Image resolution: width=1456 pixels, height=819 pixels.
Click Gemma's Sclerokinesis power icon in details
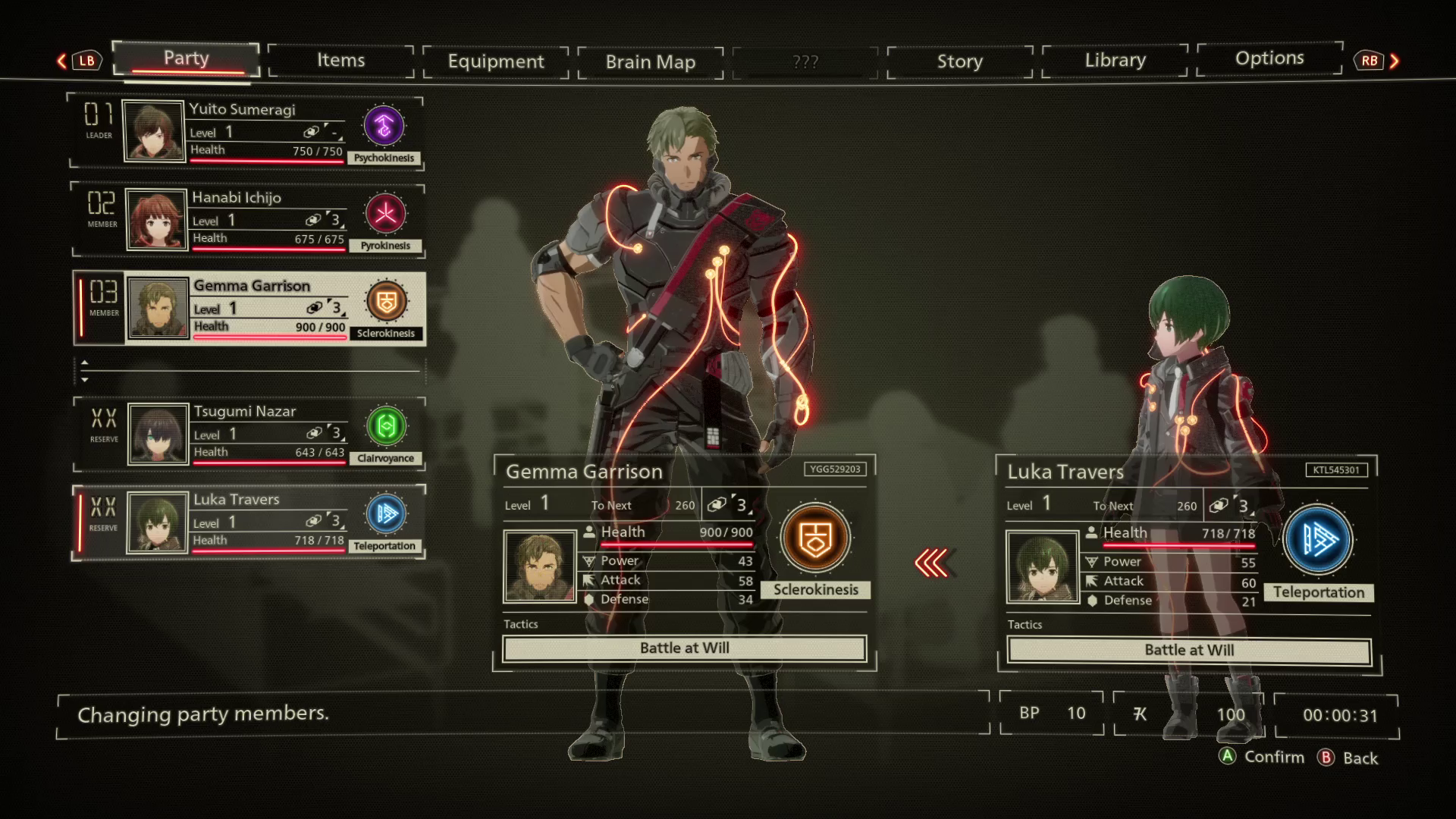[815, 538]
